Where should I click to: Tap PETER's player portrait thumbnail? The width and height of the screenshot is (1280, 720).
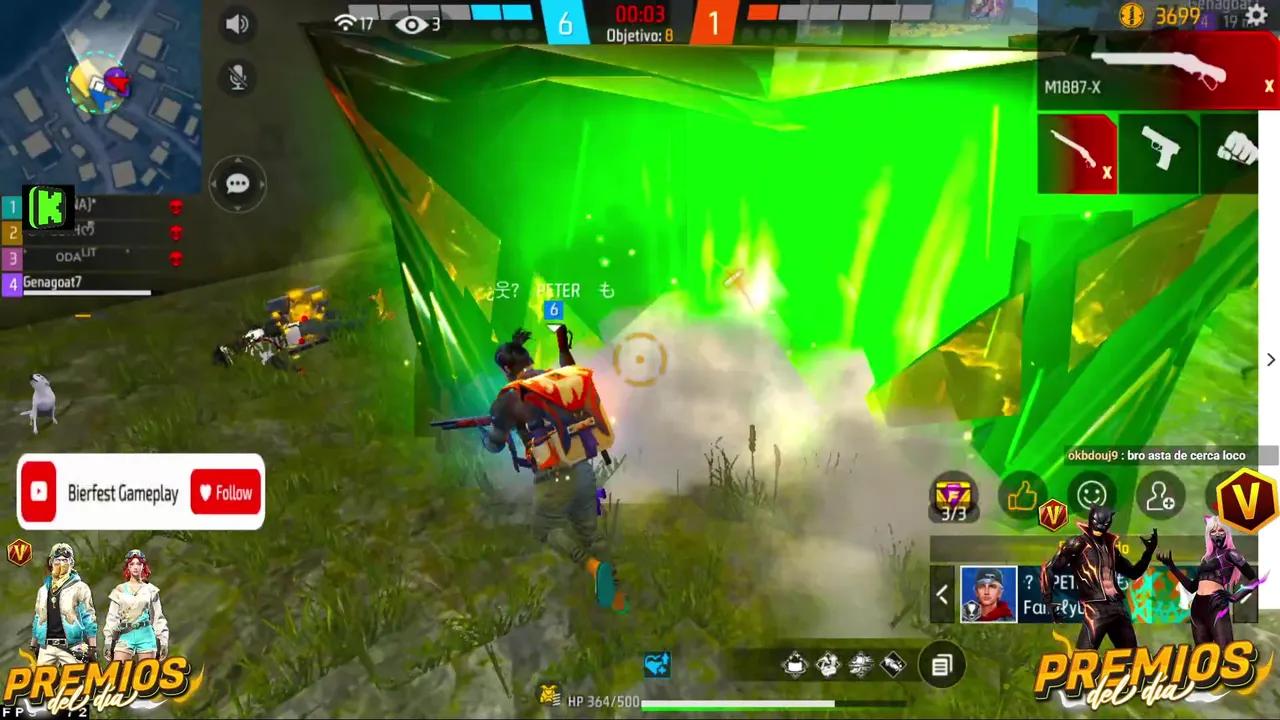[988, 594]
